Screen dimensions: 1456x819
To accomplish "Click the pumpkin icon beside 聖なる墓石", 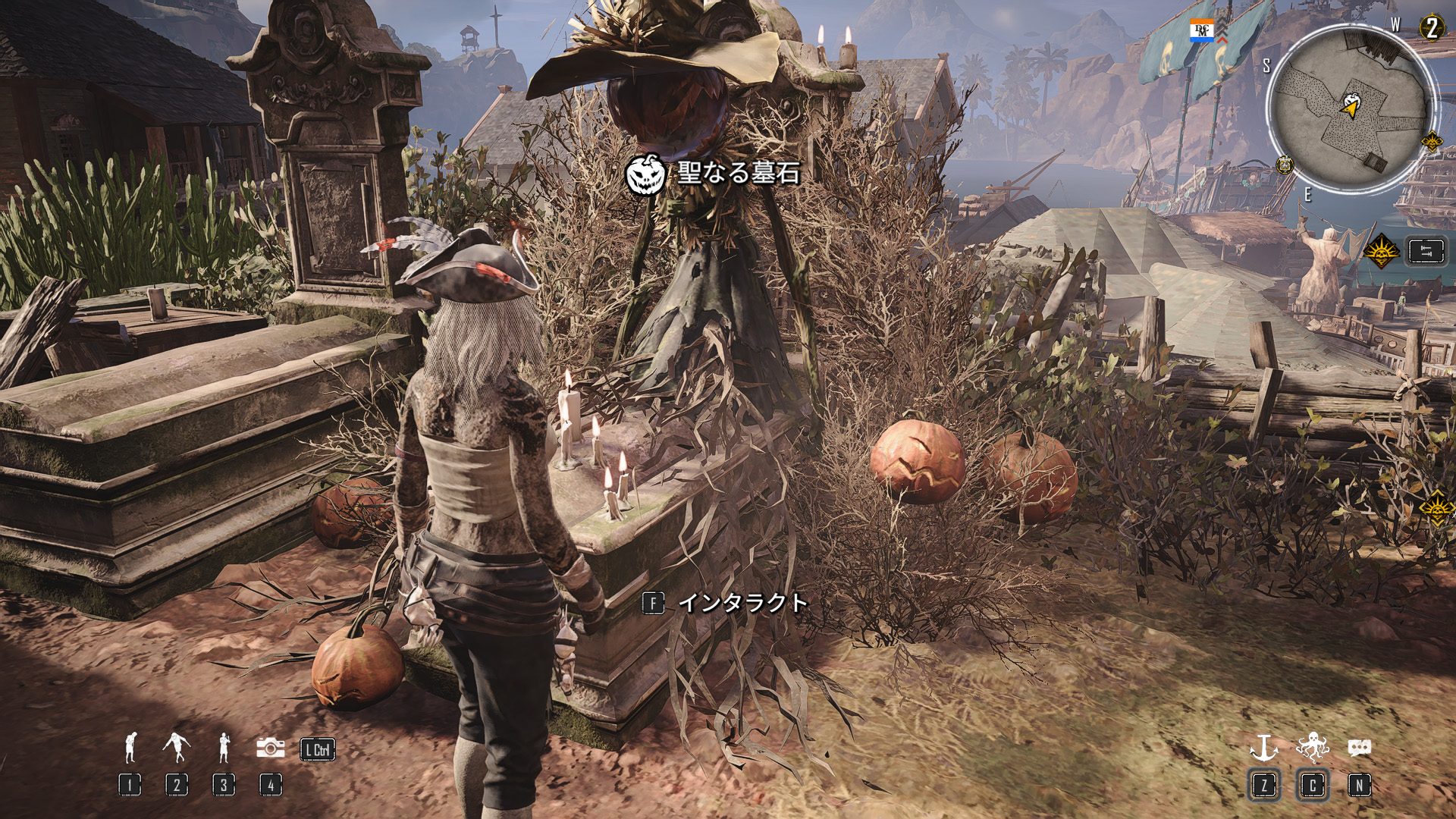I will 645,173.
